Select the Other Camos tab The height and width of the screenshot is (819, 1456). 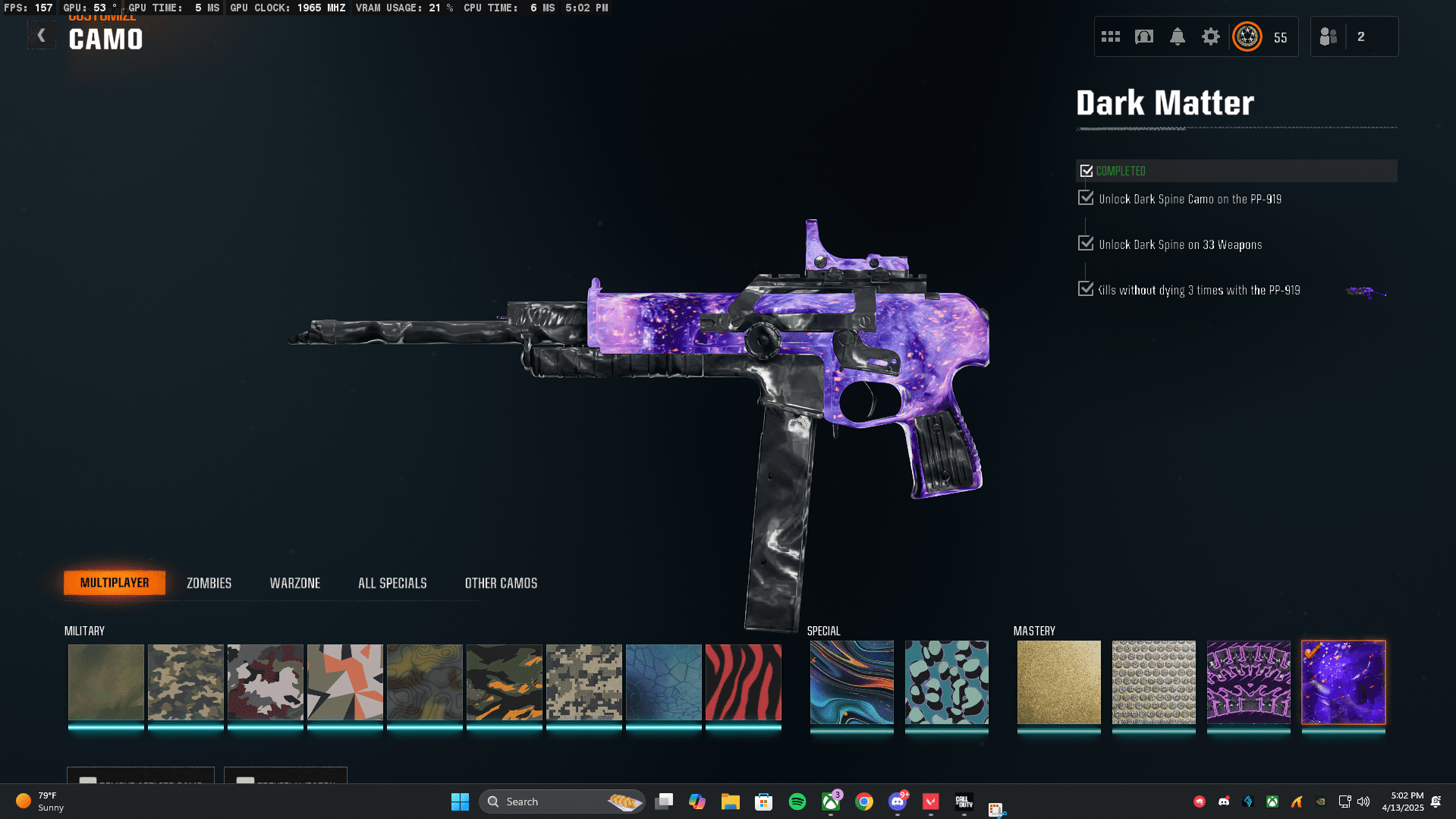pos(501,583)
